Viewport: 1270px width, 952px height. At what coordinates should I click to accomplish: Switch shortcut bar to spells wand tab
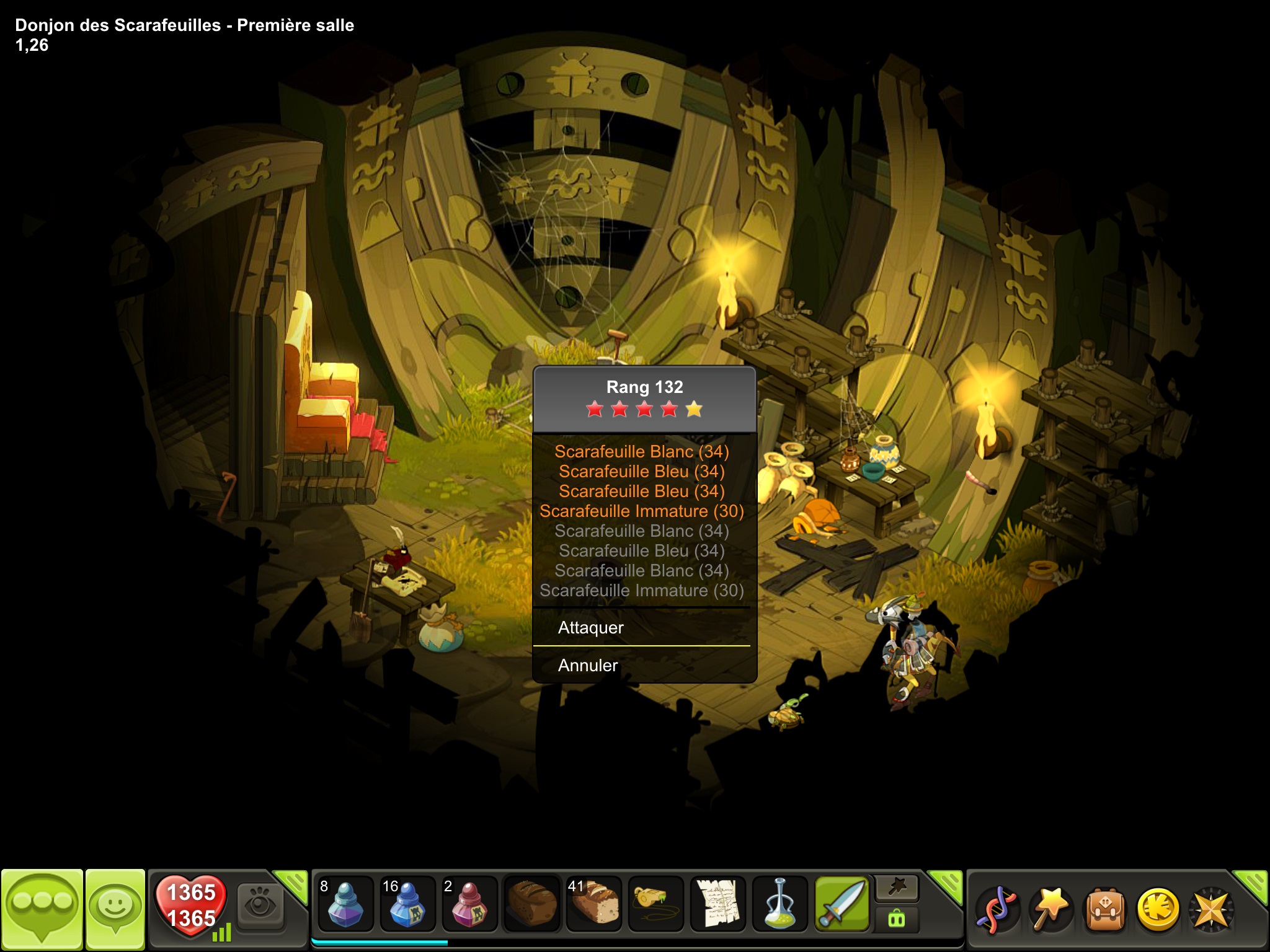pyautogui.click(x=897, y=889)
